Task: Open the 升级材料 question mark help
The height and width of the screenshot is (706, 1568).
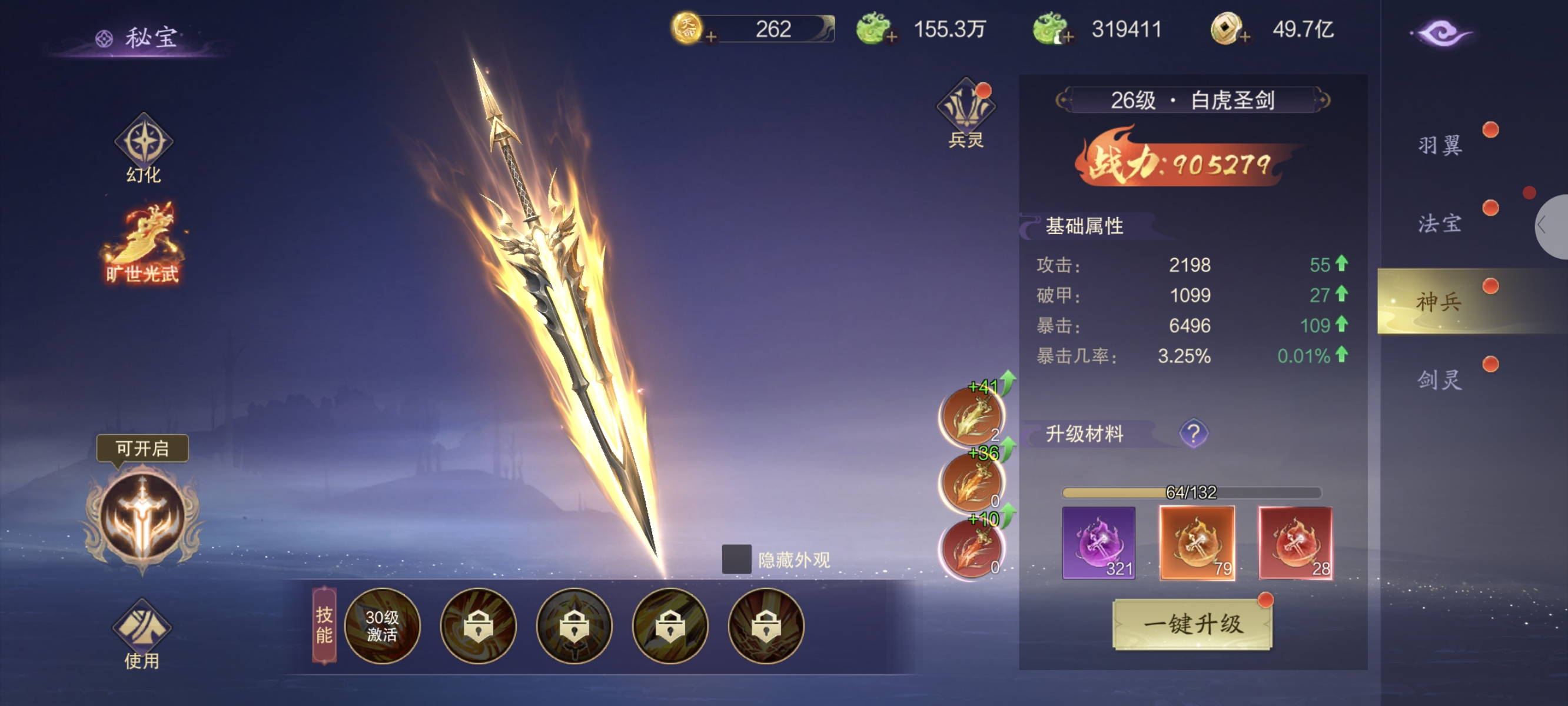Action: [x=1193, y=434]
